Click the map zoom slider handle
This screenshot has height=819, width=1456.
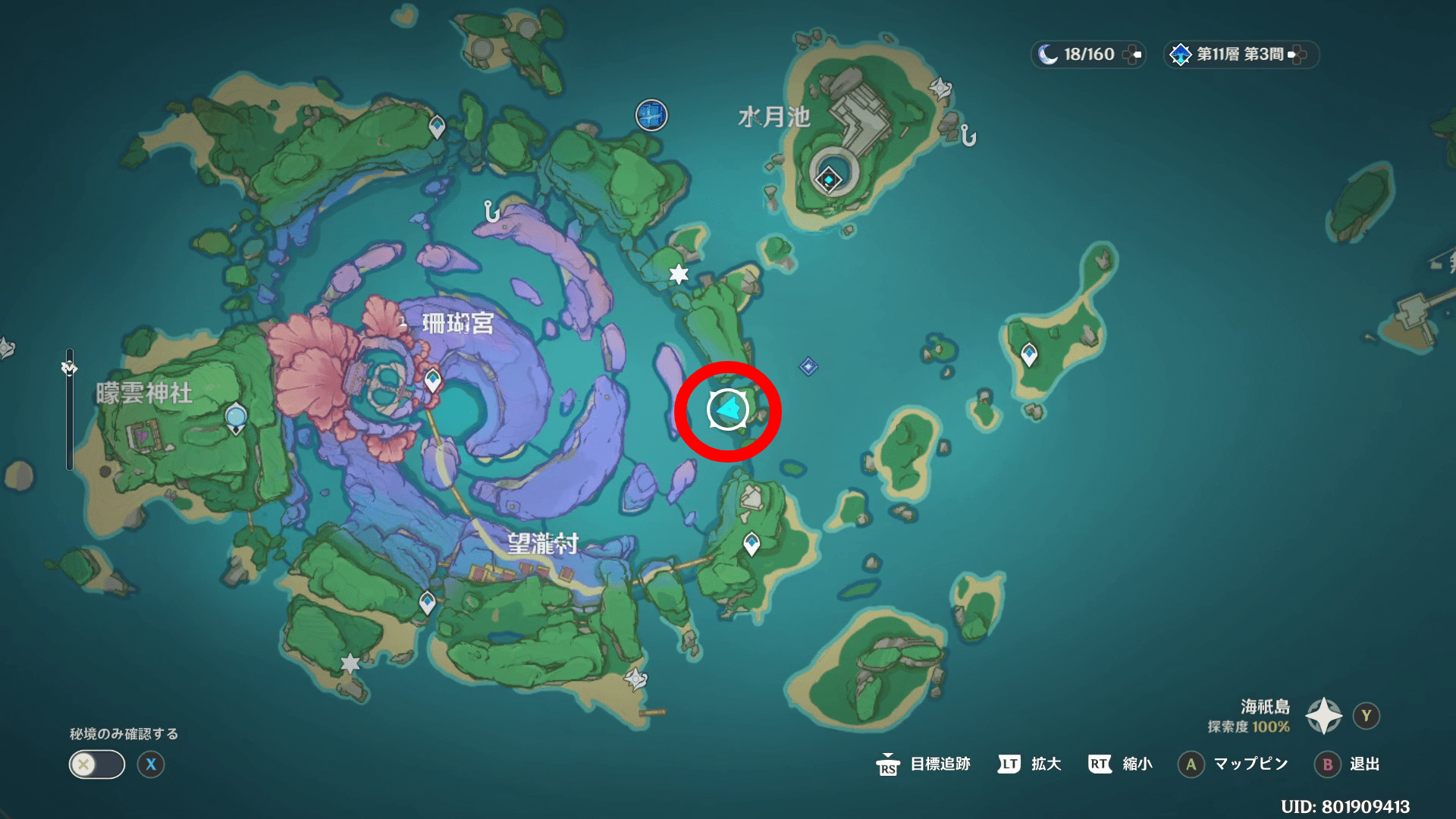69,368
